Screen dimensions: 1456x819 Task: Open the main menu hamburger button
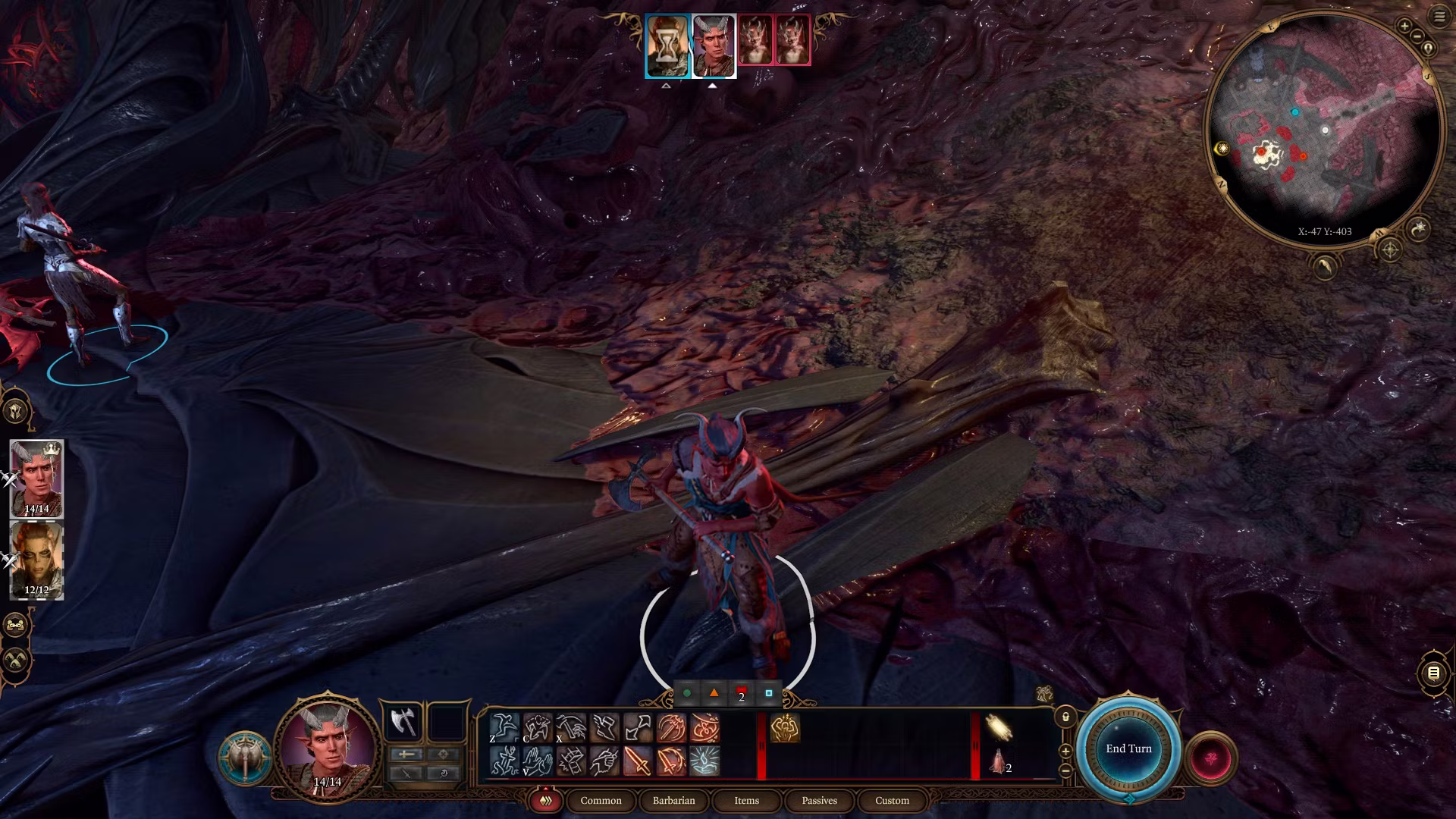(1439, 17)
